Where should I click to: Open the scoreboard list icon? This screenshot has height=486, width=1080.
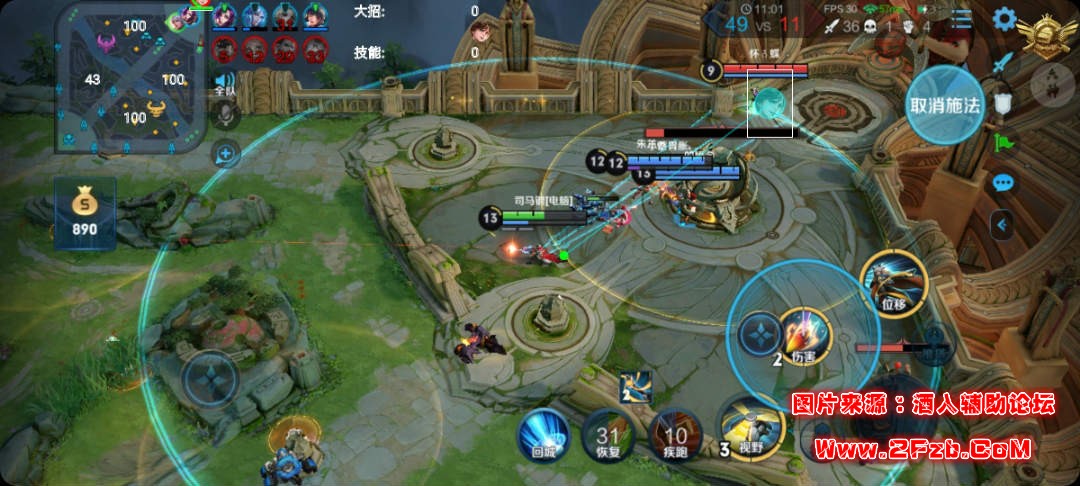(961, 19)
